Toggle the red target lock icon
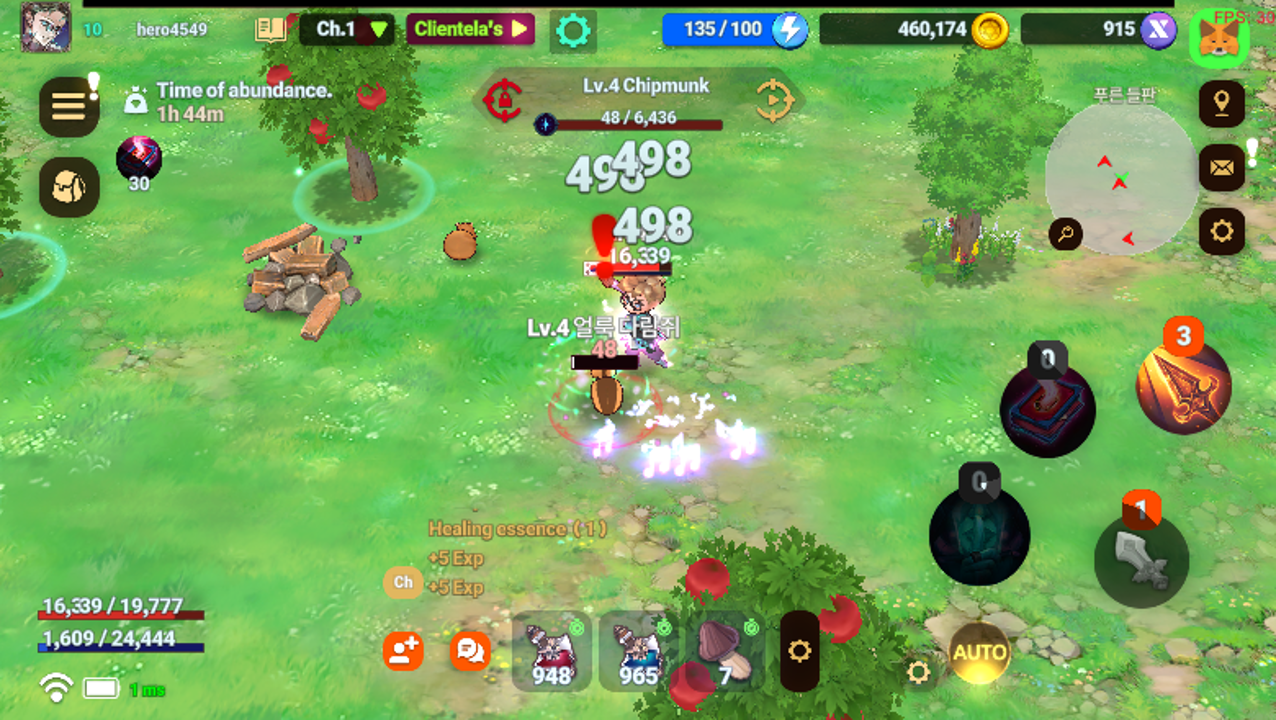Screen dimensions: 1276x720 503,100
